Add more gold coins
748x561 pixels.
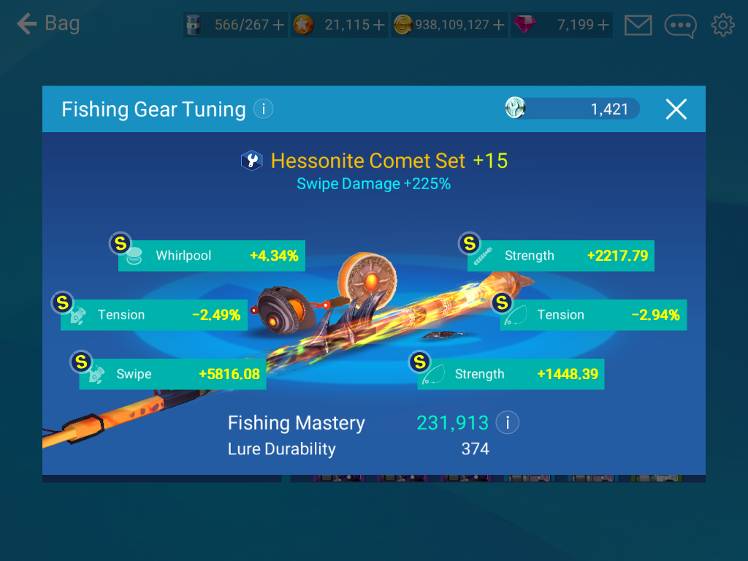pos(498,25)
